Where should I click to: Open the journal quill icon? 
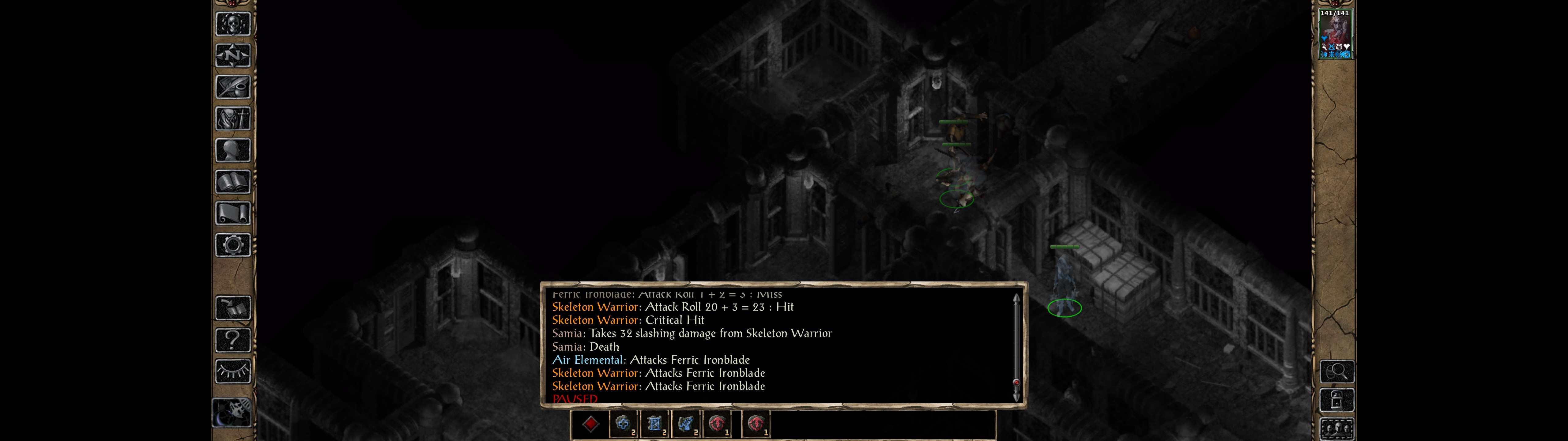pos(232,87)
